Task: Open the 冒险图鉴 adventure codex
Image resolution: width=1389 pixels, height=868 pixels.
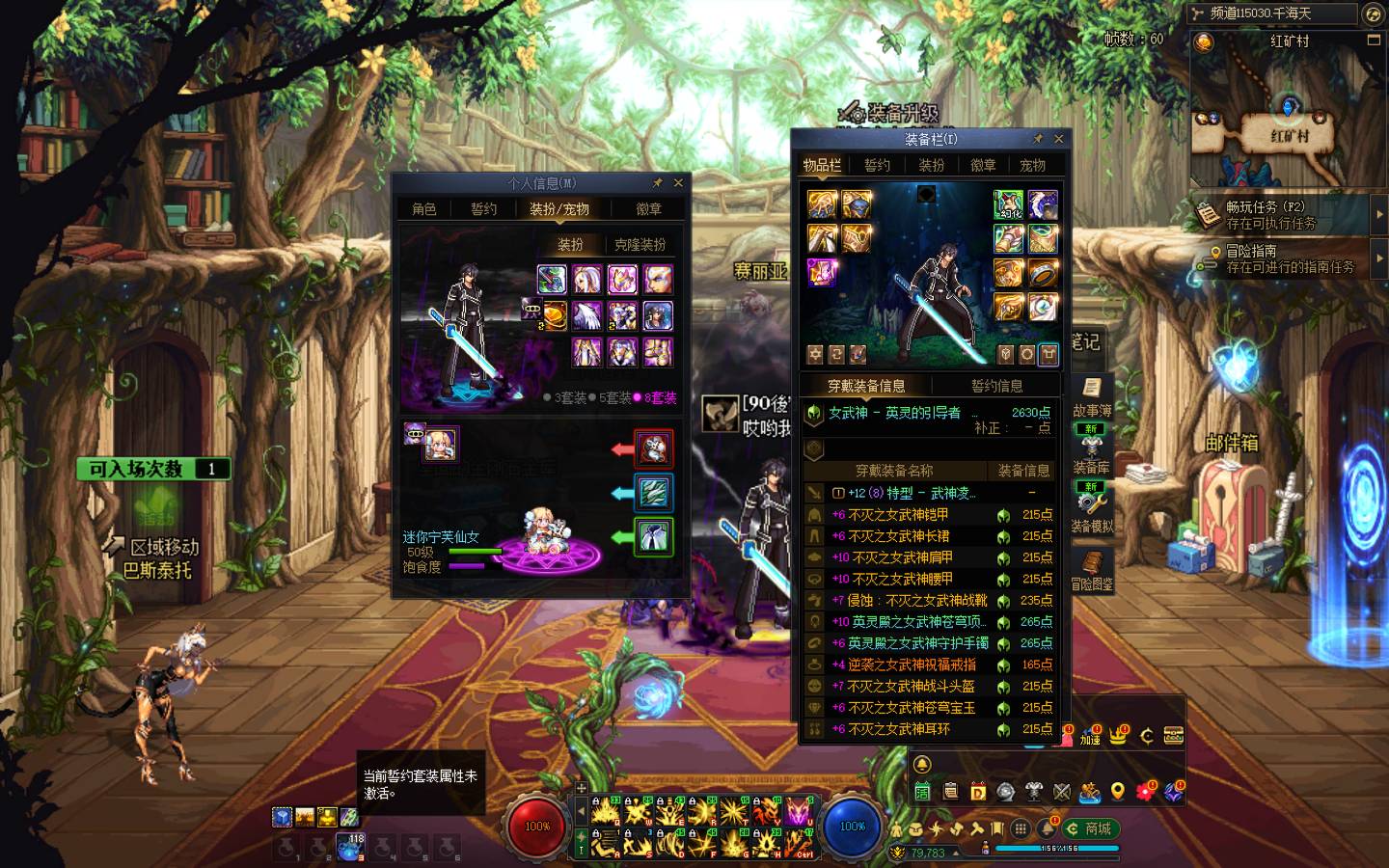Action: point(1092,570)
